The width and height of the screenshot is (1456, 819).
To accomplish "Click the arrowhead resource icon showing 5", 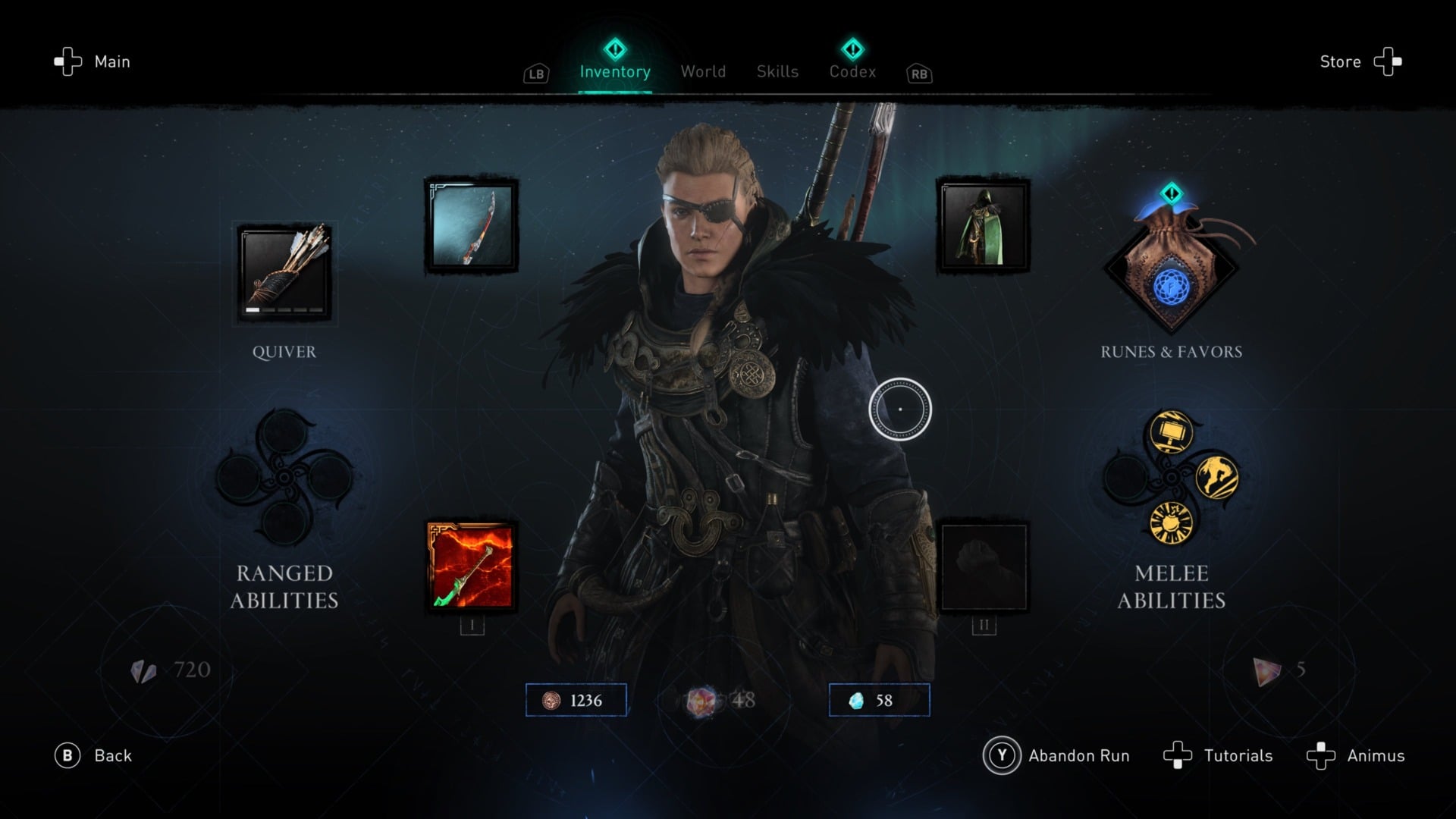I will click(x=1265, y=670).
